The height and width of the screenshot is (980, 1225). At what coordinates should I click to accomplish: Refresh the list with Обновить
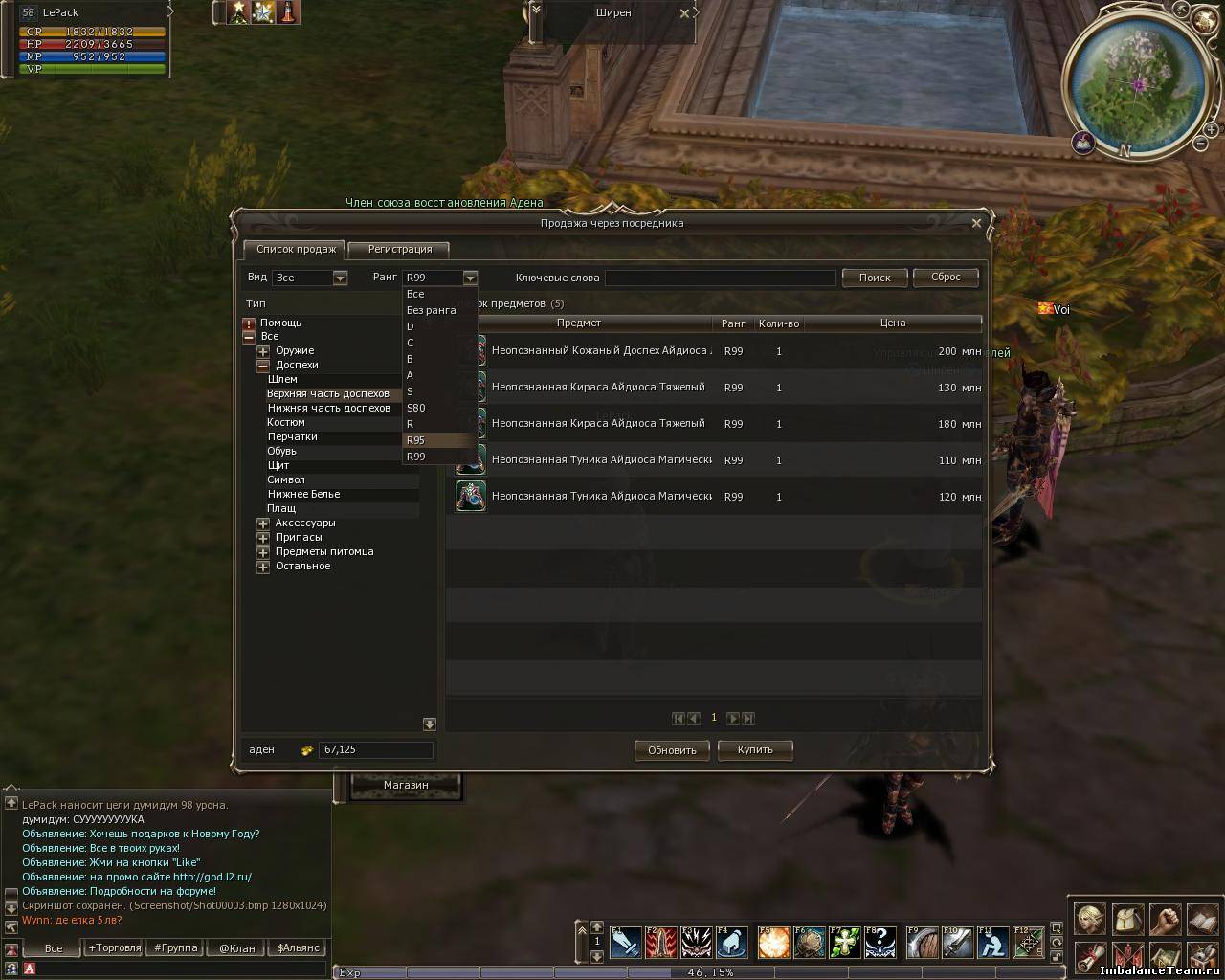click(672, 750)
